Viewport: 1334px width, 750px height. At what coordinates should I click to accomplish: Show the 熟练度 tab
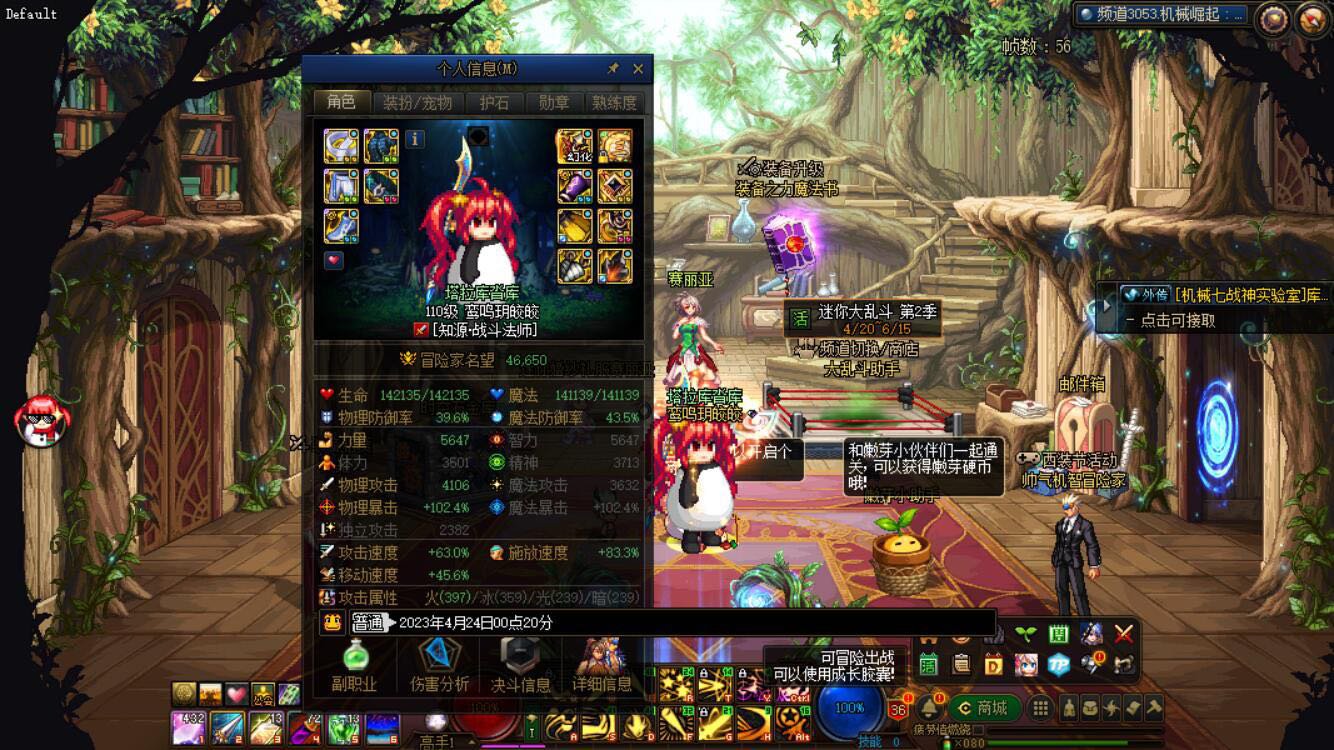614,102
